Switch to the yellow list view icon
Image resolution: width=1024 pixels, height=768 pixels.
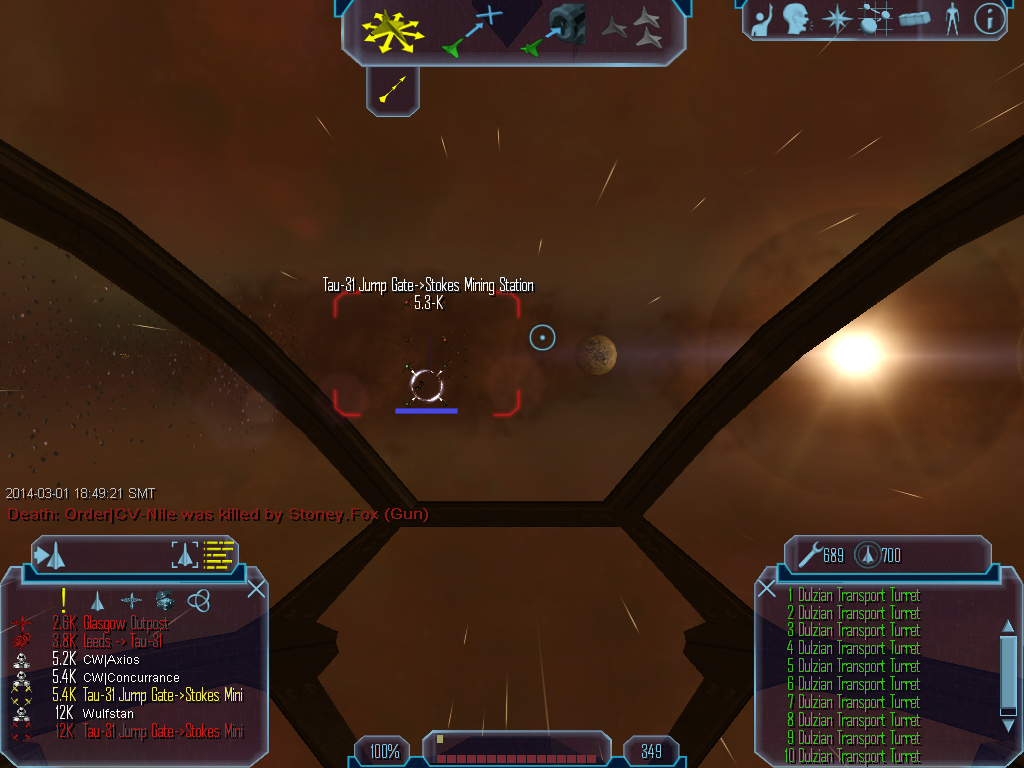tap(218, 554)
